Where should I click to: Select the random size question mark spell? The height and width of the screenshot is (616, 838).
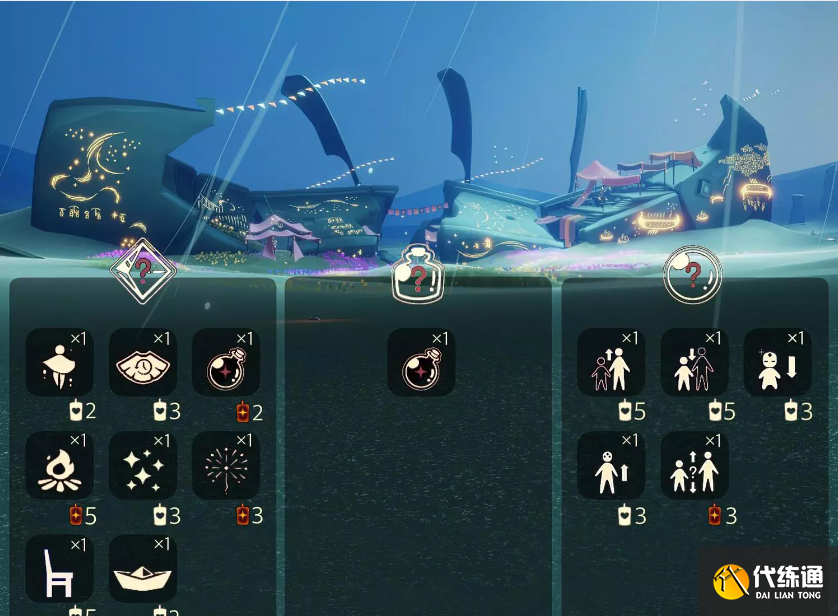pos(694,466)
